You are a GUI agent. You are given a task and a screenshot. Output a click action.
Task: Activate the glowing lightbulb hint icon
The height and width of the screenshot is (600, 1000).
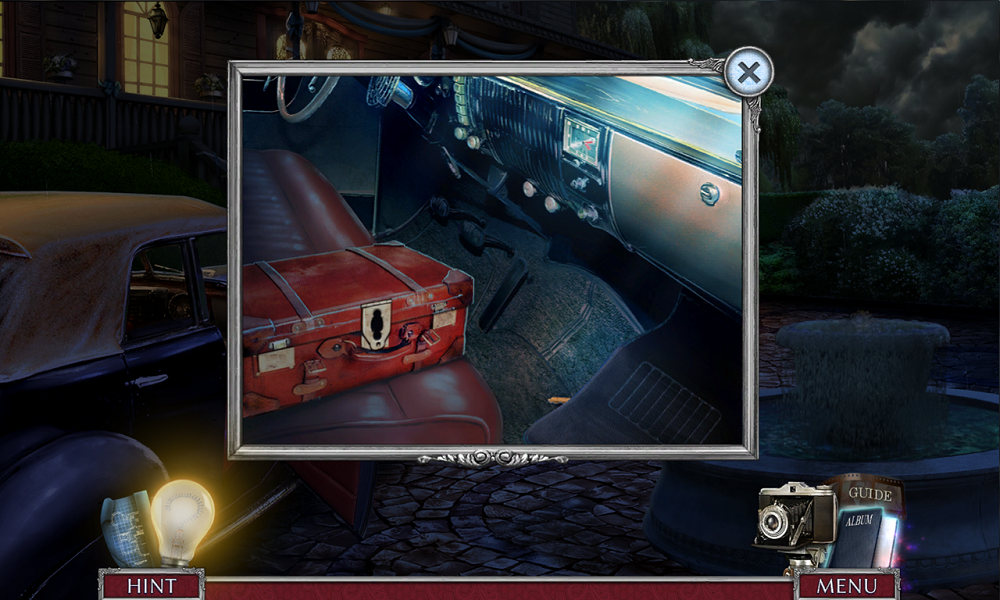182,516
